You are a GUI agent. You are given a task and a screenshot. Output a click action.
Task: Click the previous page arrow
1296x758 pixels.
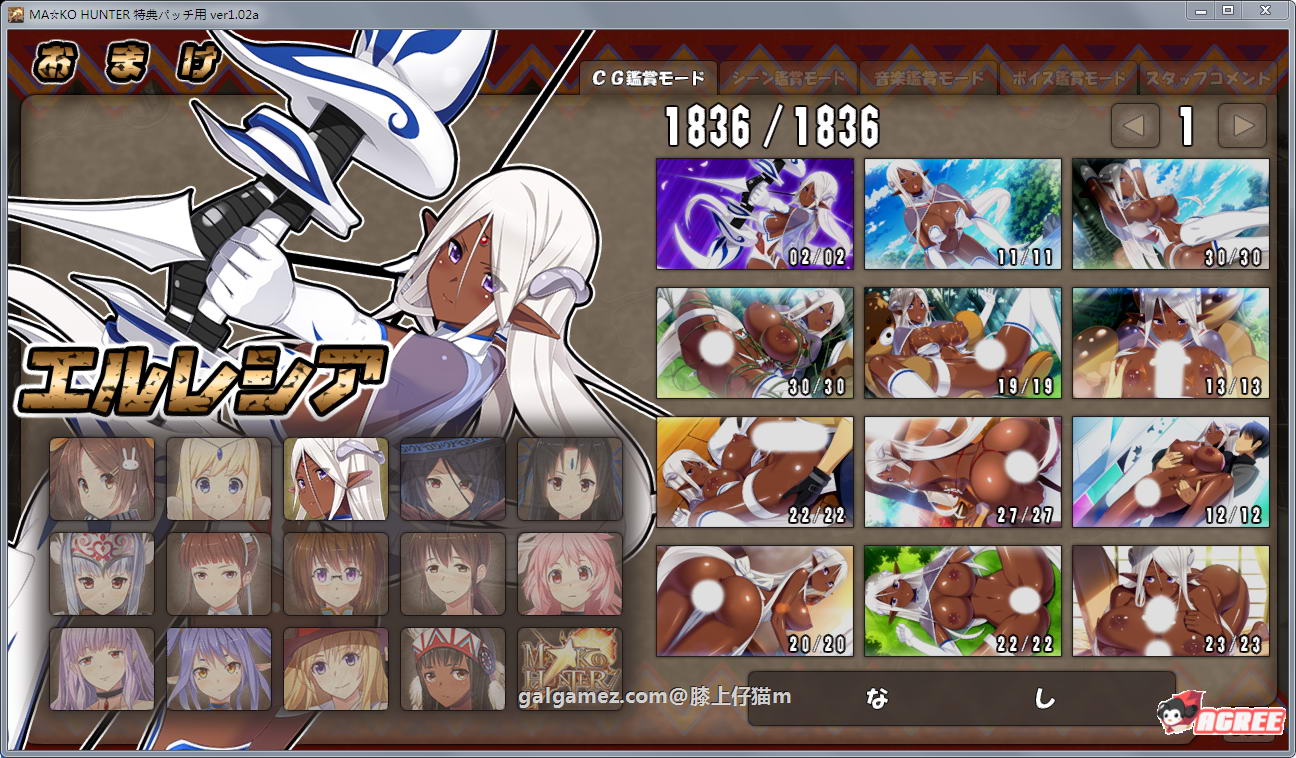tap(1135, 127)
